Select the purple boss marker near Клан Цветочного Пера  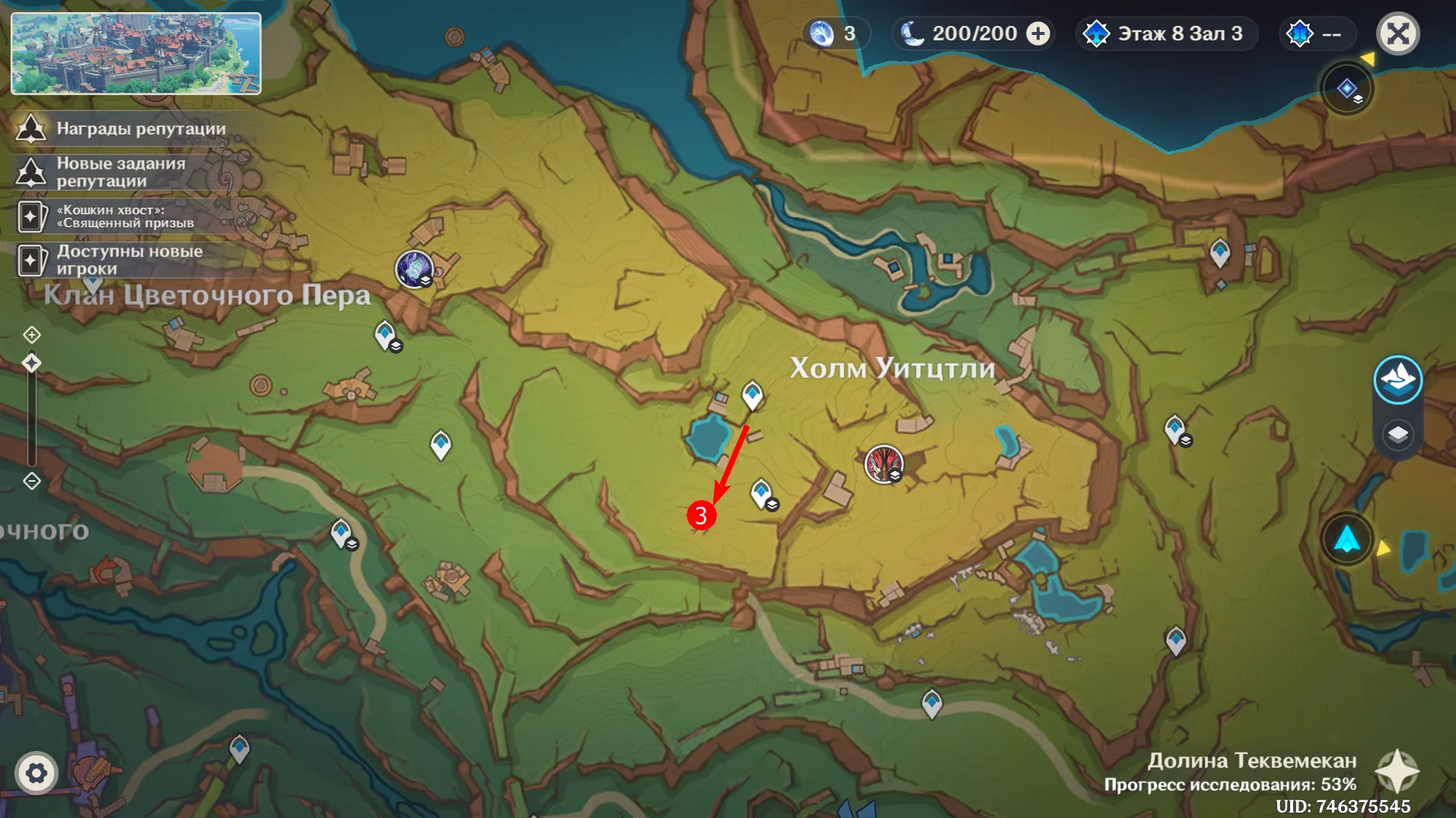tap(414, 269)
